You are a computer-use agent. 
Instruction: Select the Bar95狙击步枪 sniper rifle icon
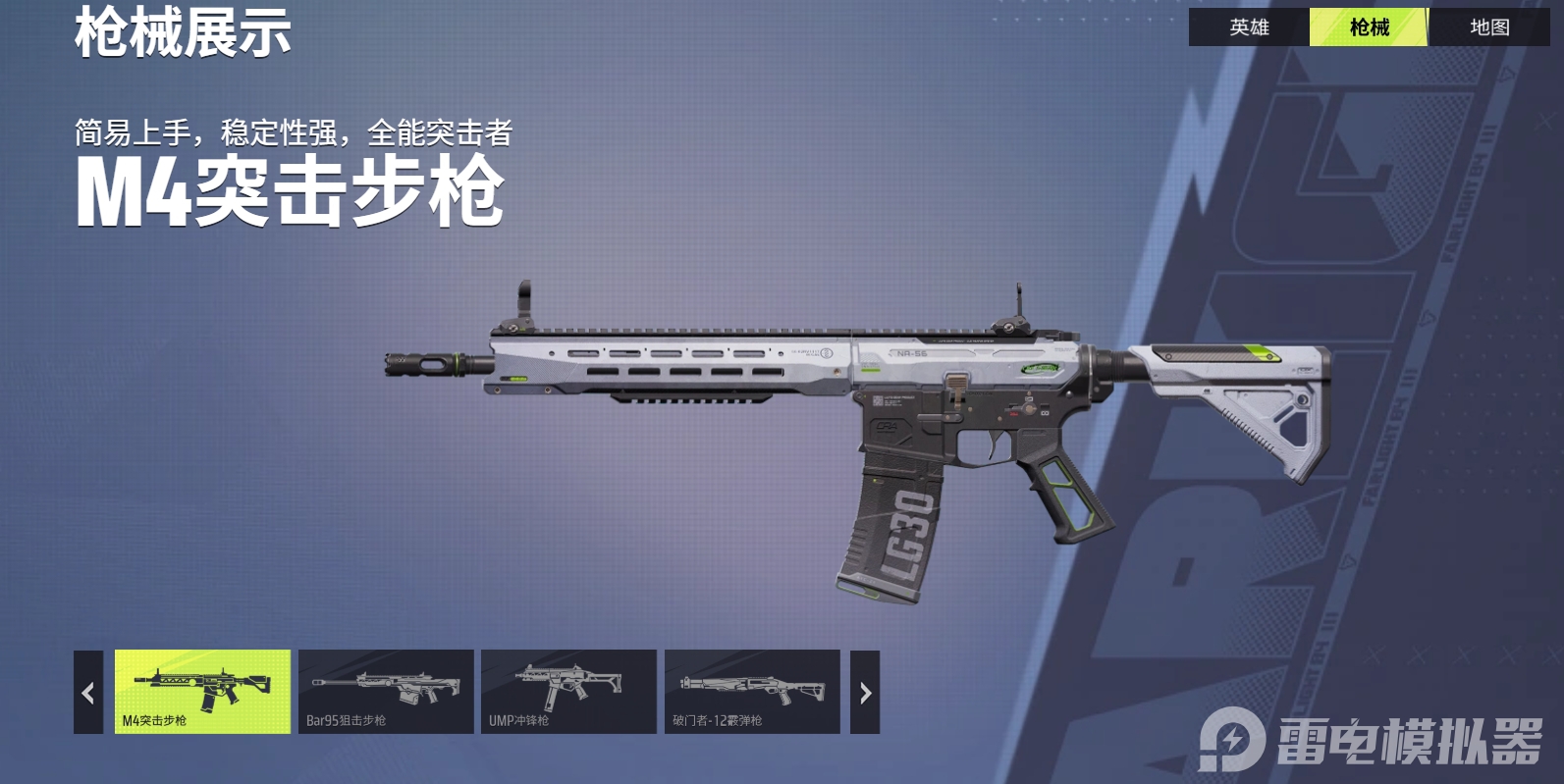387,692
